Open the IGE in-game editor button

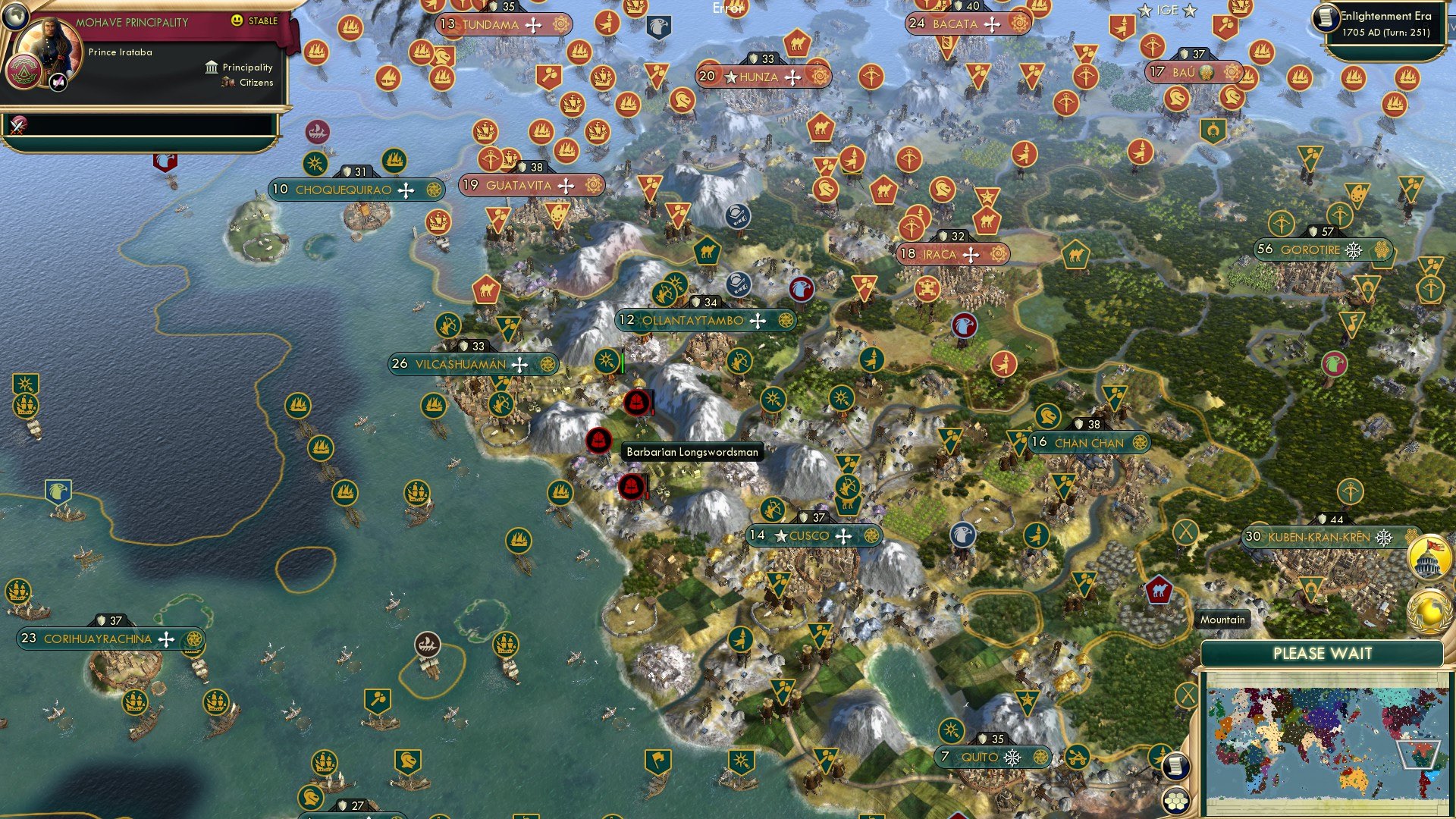pos(1167,11)
